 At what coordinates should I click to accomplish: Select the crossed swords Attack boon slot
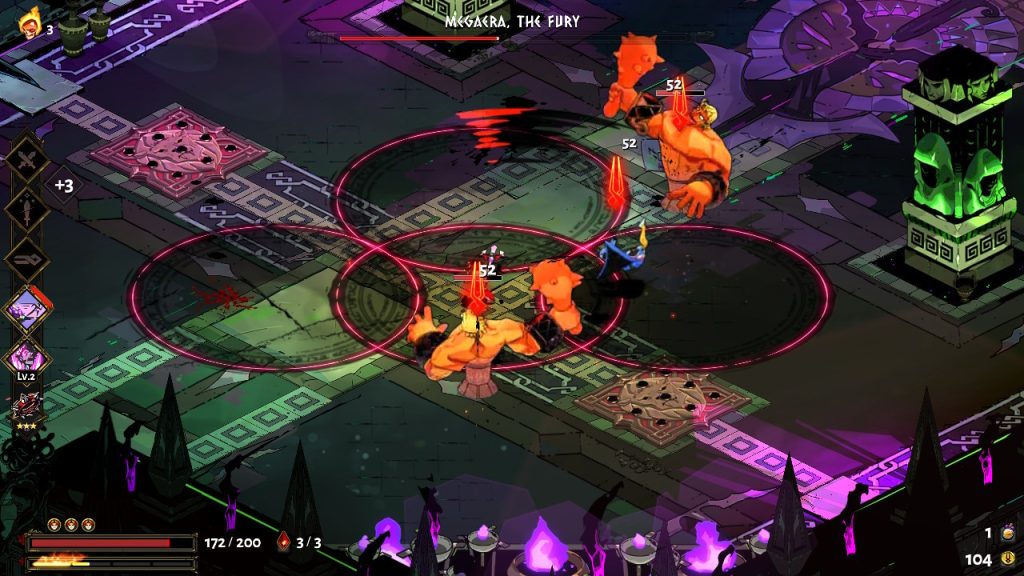tap(27, 160)
